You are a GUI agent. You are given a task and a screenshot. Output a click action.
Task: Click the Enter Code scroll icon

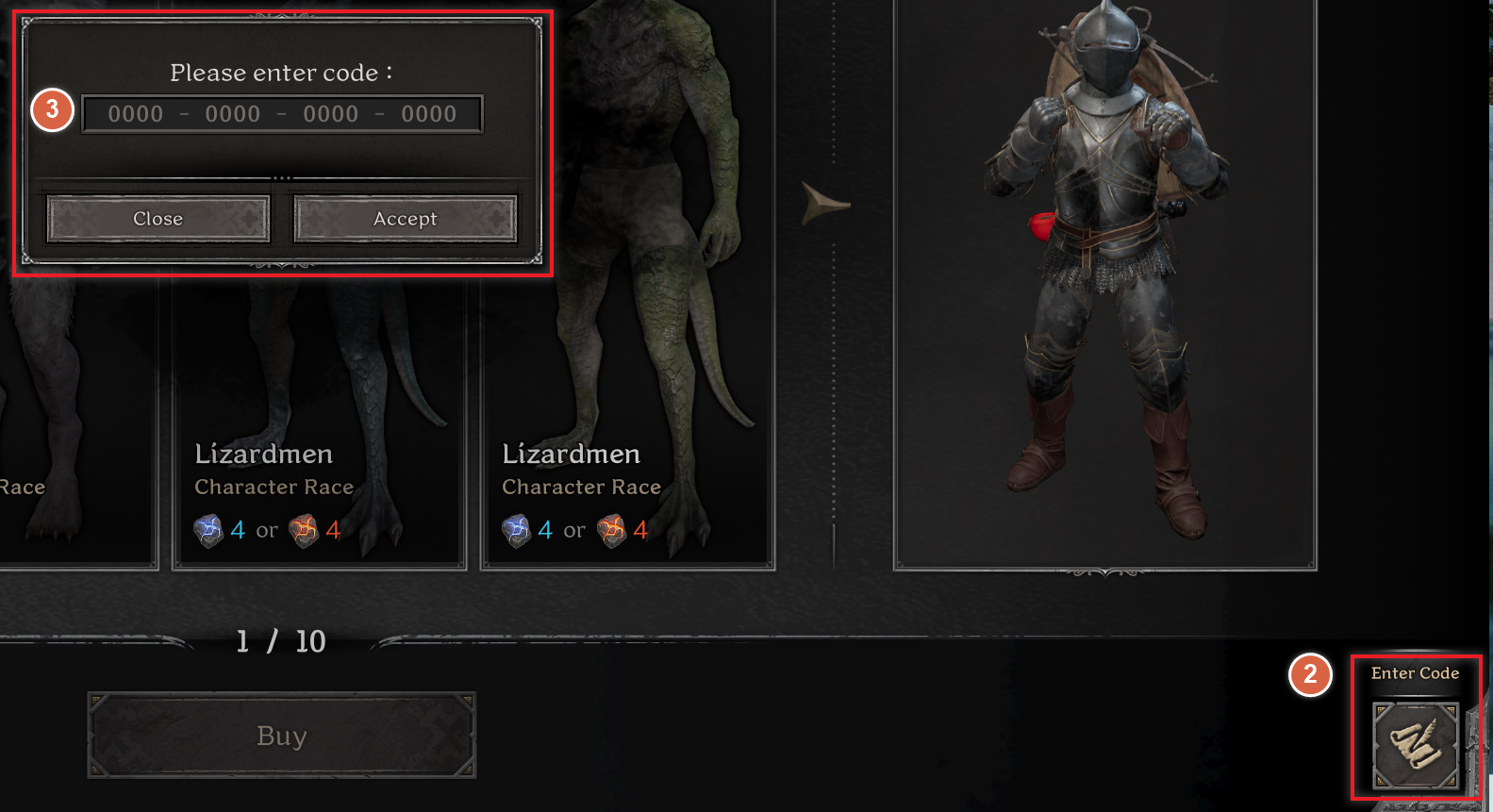pos(1415,745)
